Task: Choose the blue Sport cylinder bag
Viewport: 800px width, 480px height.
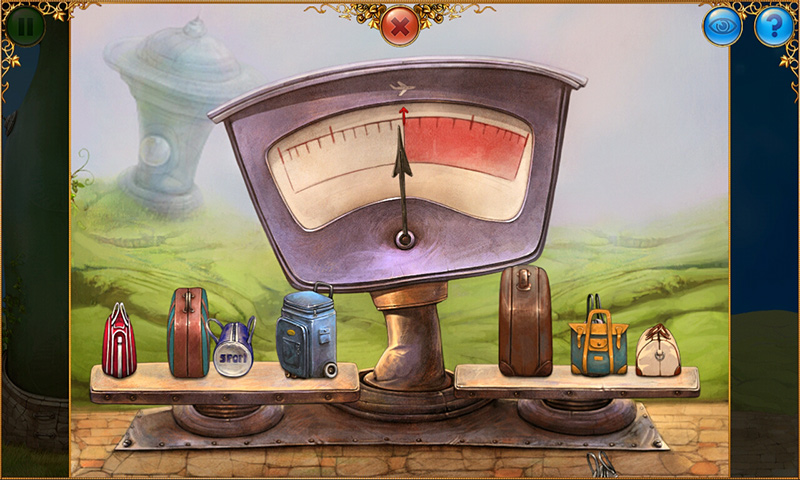Action: 233,349
